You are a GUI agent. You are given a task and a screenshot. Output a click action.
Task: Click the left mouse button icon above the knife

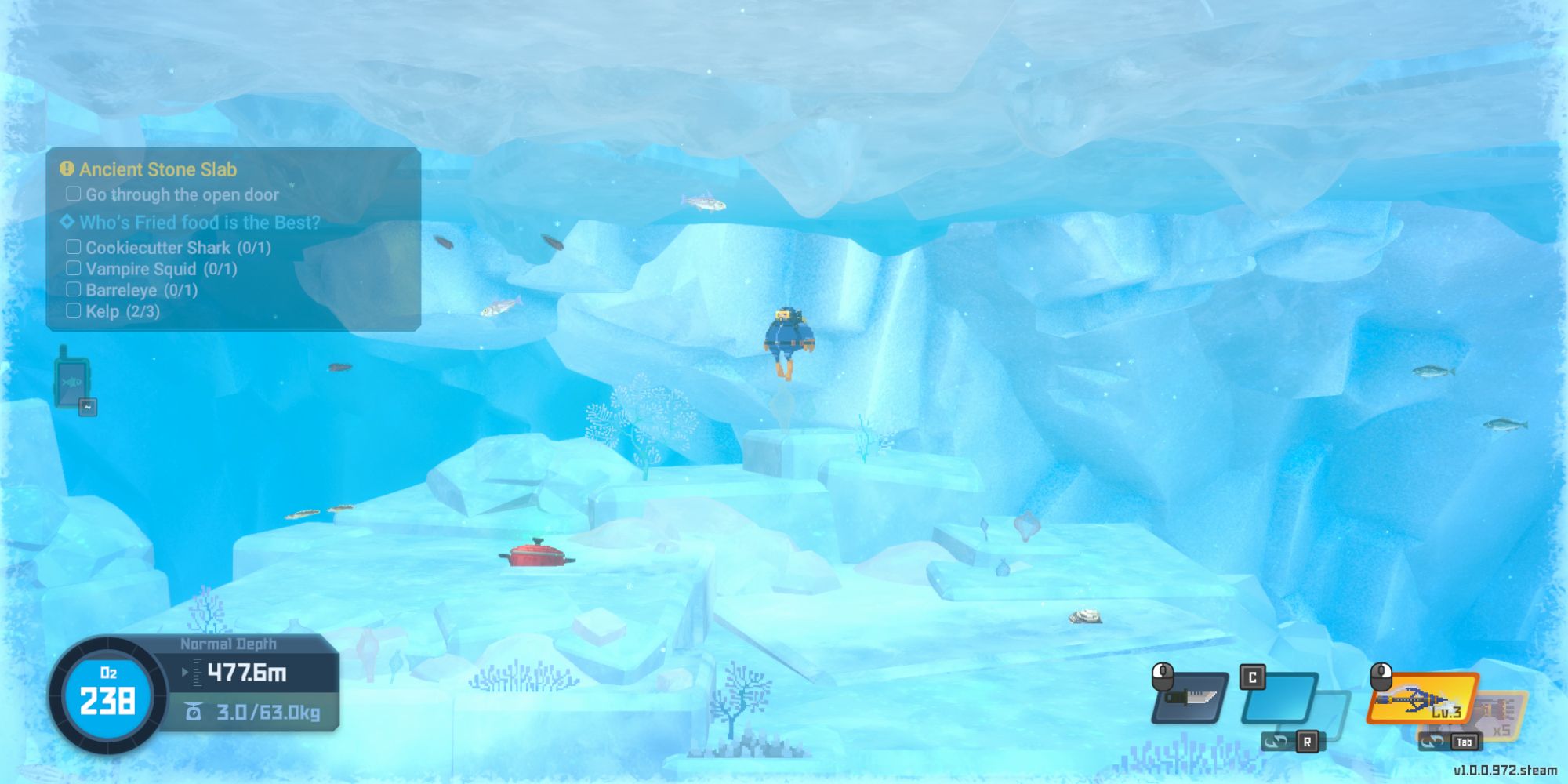(x=1162, y=676)
